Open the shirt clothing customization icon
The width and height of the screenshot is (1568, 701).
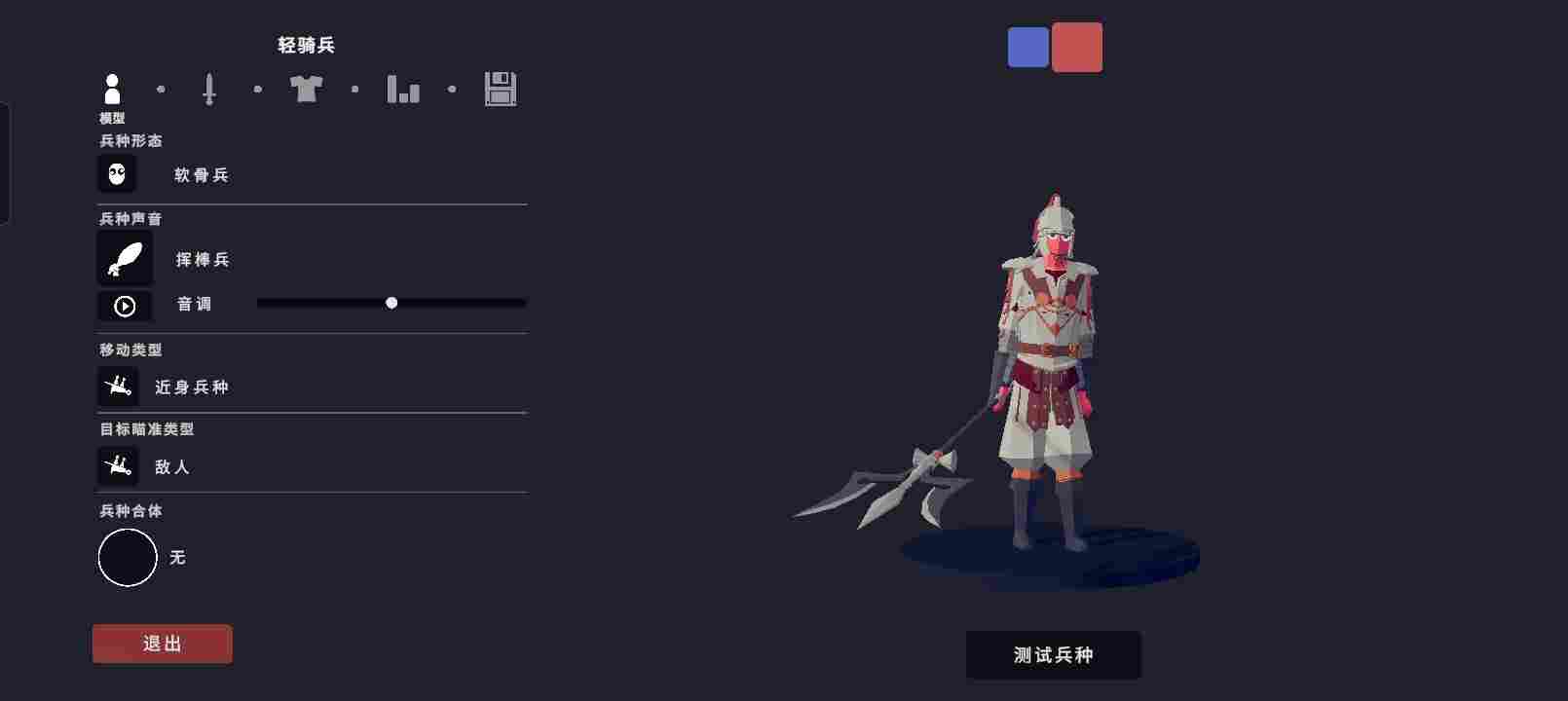[307, 90]
